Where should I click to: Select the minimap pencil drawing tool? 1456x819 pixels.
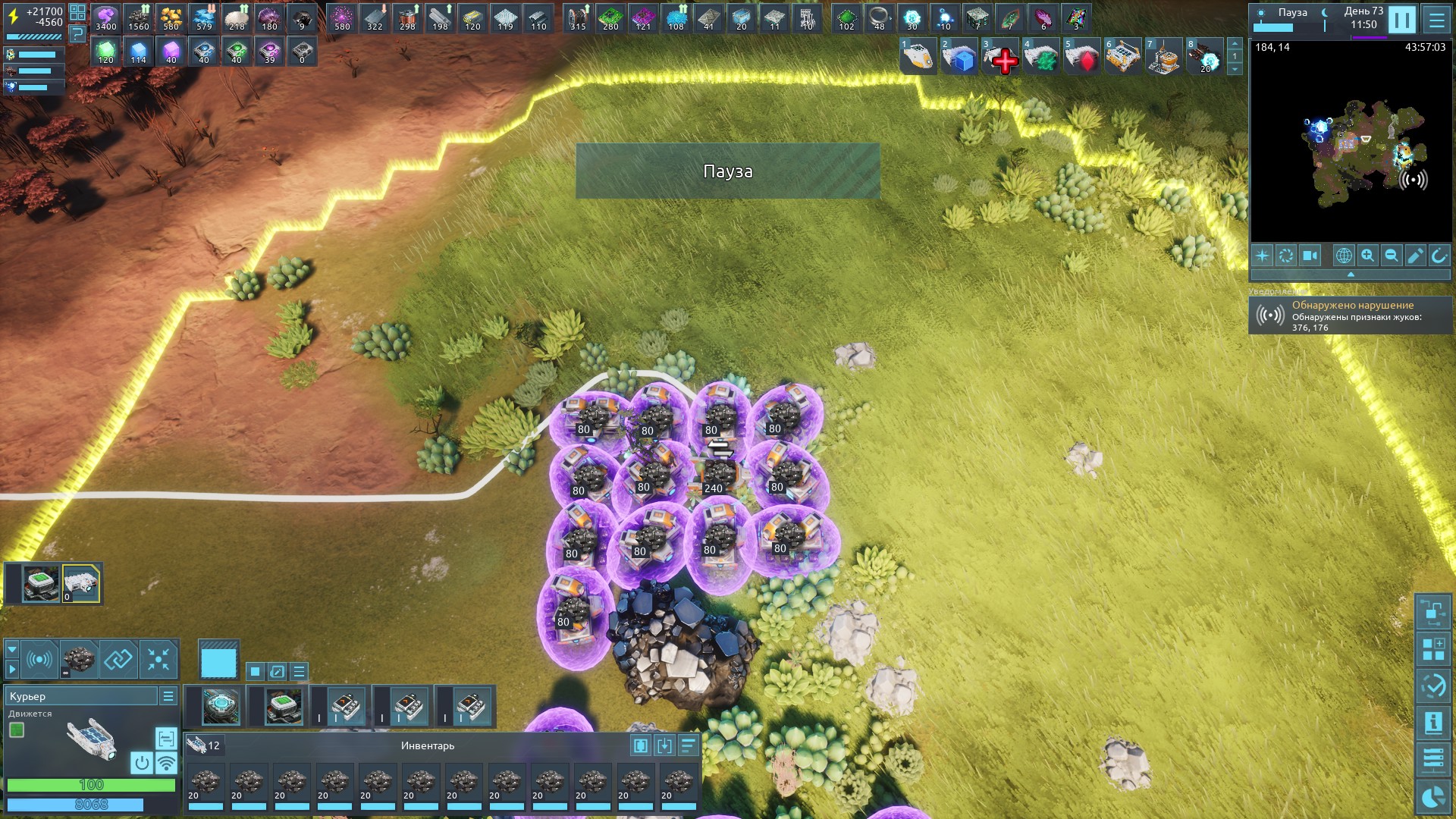pyautogui.click(x=1415, y=256)
